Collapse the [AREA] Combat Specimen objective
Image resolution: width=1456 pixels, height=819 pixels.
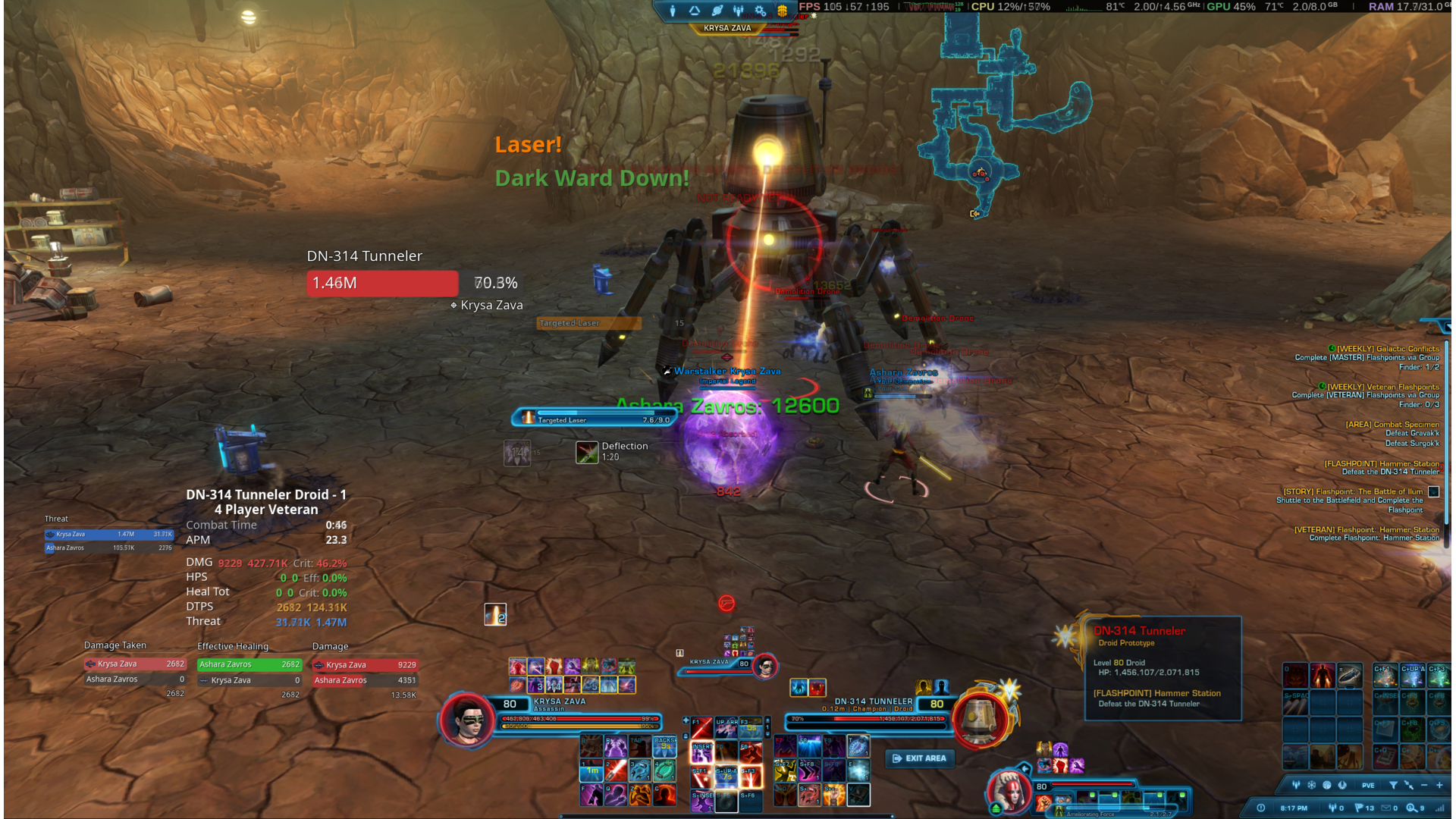[x=1392, y=424]
